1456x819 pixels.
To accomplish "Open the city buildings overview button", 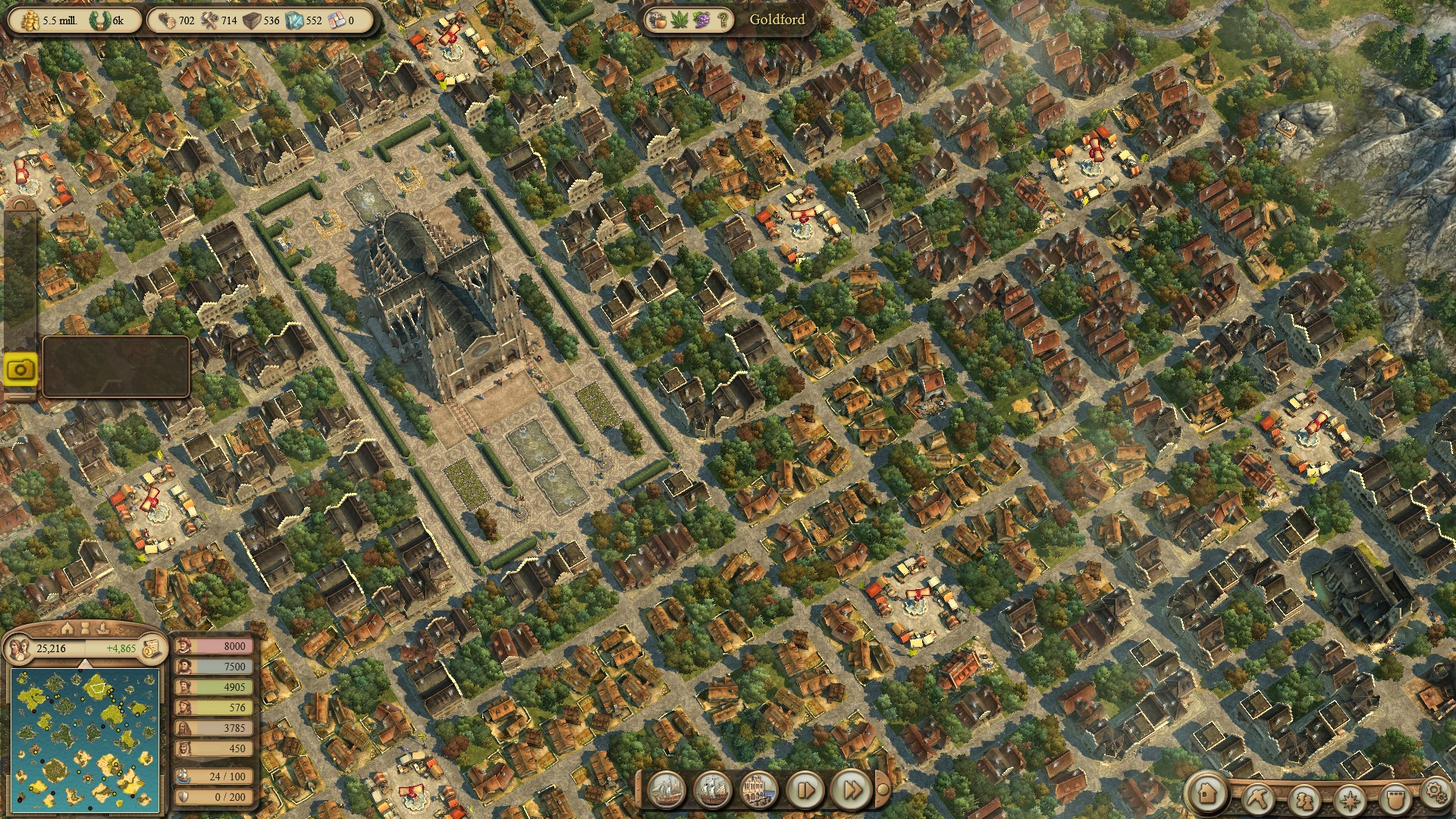I will click(x=758, y=791).
